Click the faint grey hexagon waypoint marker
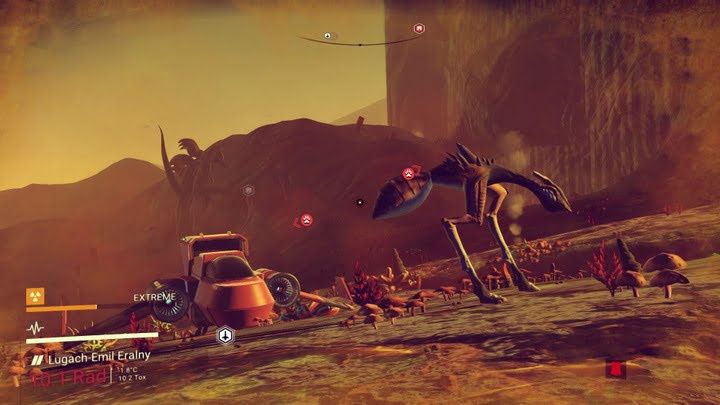 248,189
